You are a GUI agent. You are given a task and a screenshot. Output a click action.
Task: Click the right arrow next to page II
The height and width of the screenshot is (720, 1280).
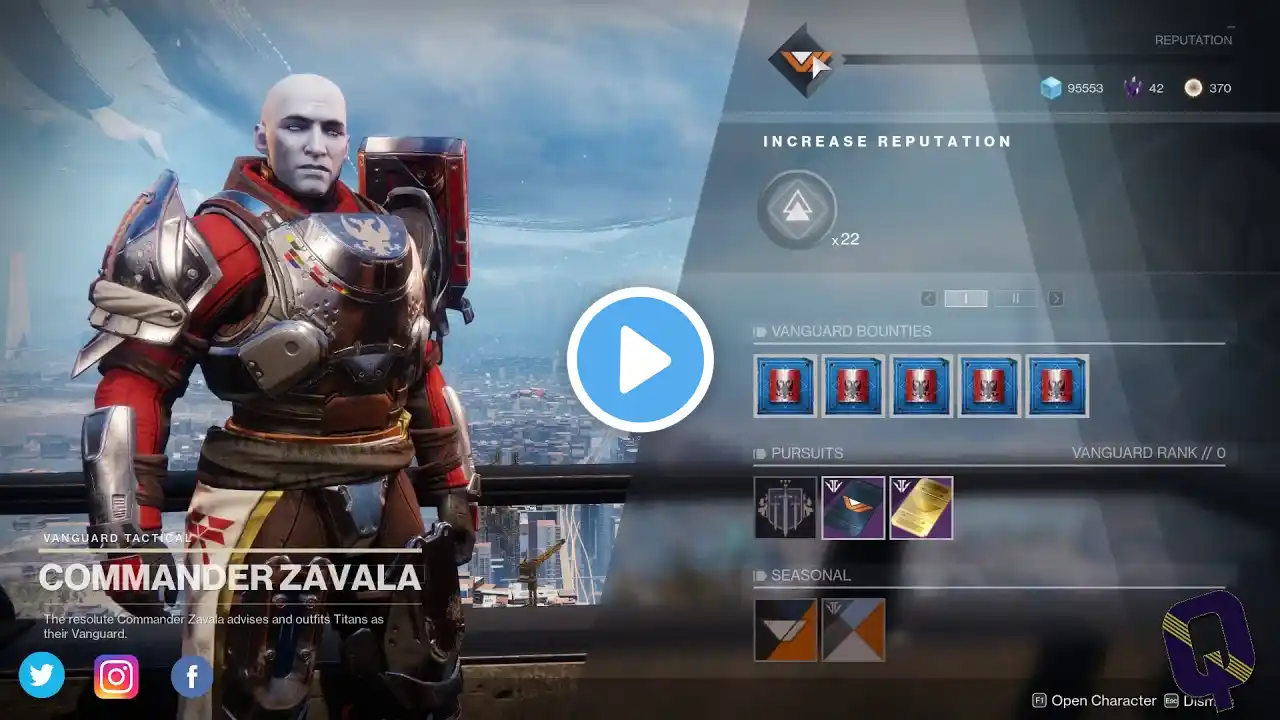pos(1056,298)
